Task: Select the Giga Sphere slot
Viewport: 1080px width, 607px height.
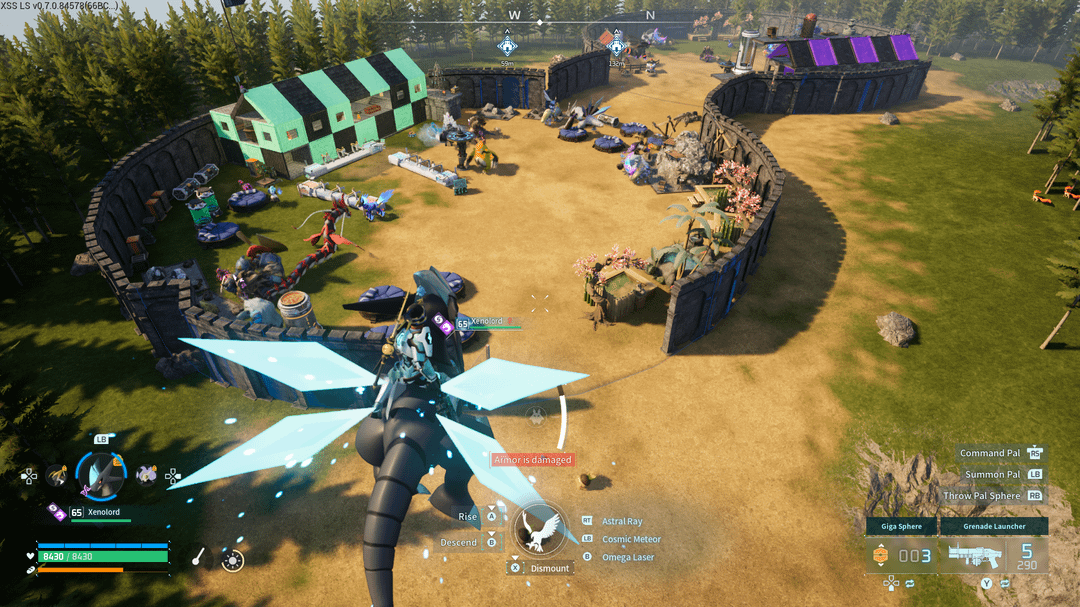Action: (901, 526)
